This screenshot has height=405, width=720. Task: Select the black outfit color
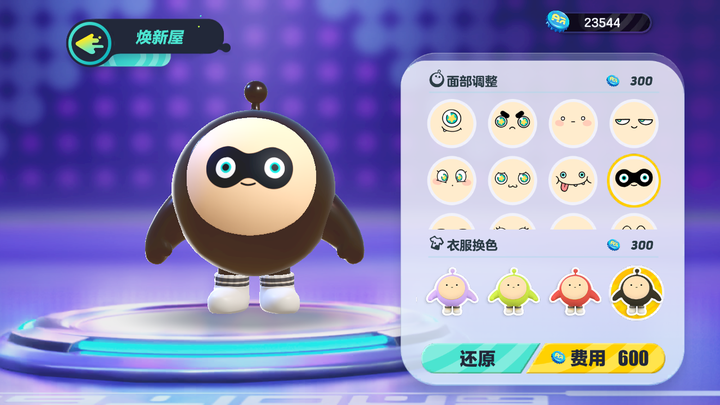[x=634, y=292]
